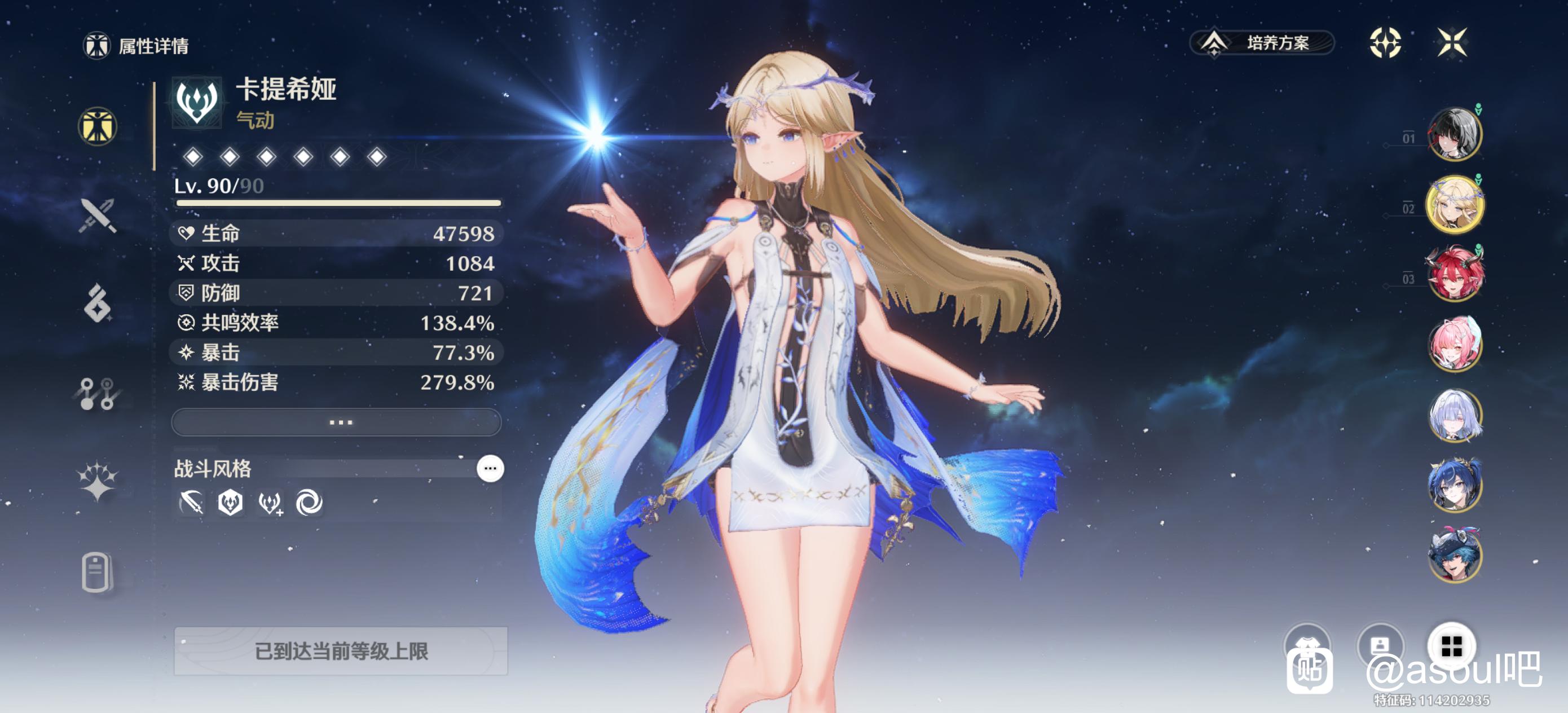Open the 培养方案 training plan button
The height and width of the screenshot is (713, 1568).
1262,43
